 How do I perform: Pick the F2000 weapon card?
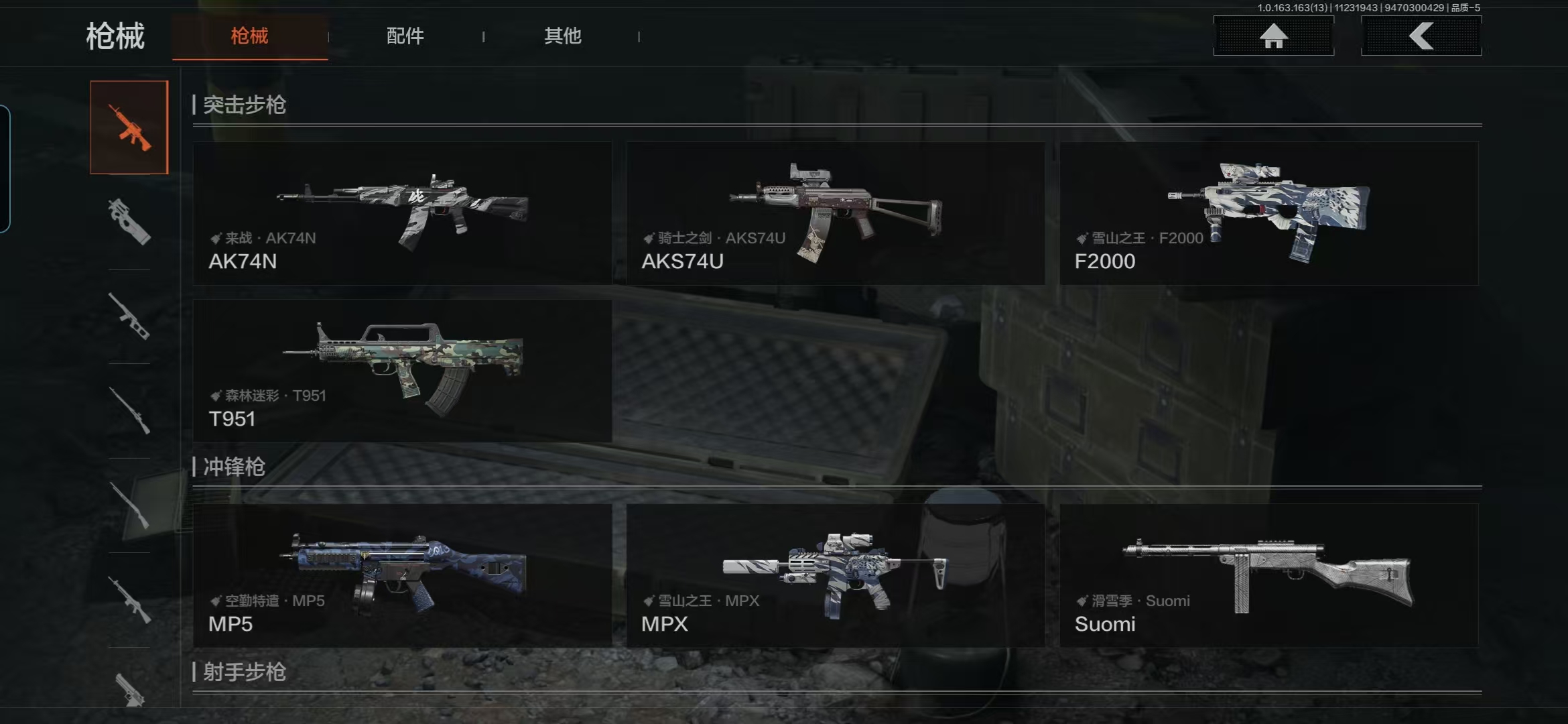point(1268,213)
